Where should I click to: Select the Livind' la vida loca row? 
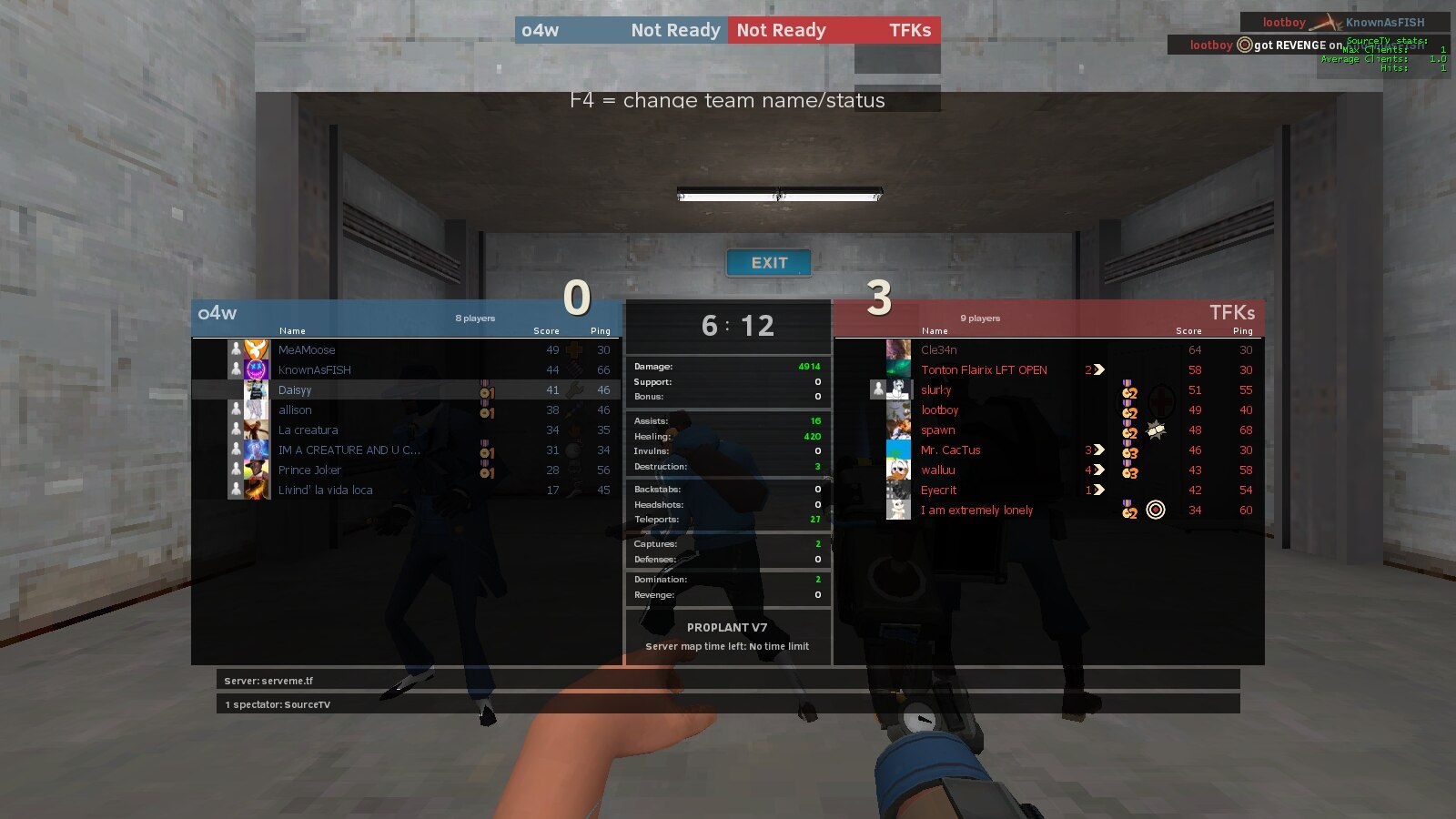coord(325,490)
